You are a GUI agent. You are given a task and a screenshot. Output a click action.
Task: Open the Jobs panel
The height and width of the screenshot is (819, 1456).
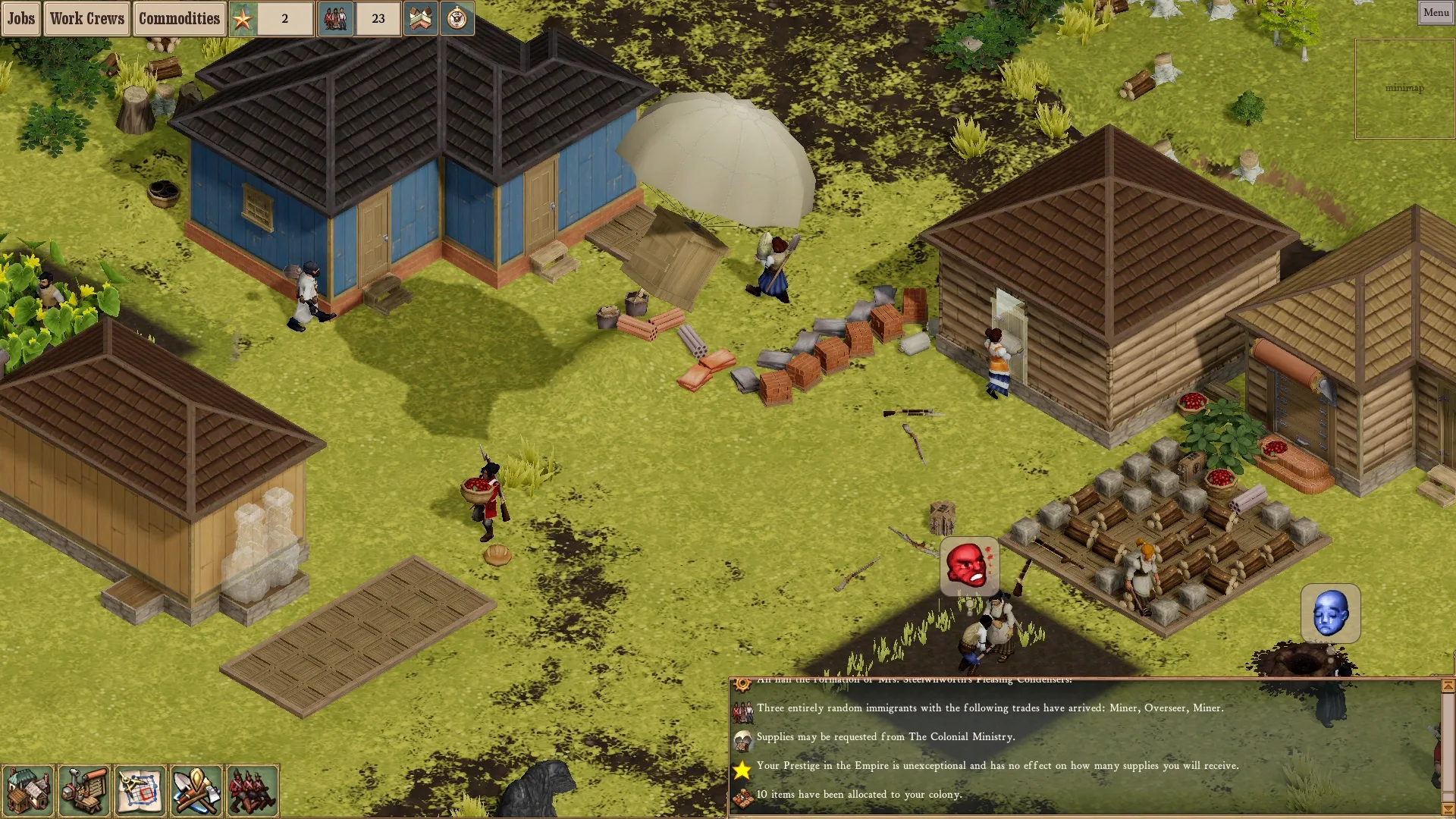pos(20,19)
